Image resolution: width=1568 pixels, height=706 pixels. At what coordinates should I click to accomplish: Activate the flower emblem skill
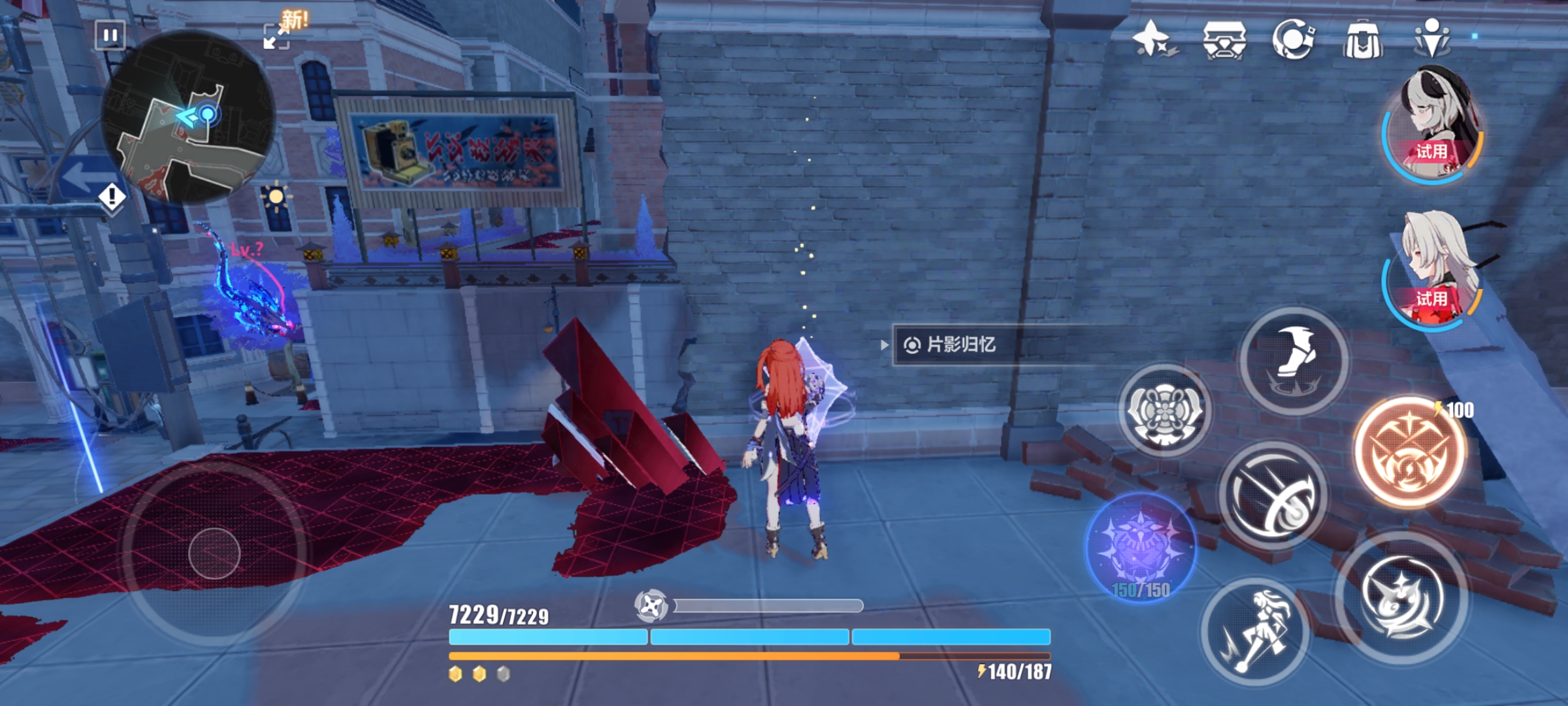1165,411
